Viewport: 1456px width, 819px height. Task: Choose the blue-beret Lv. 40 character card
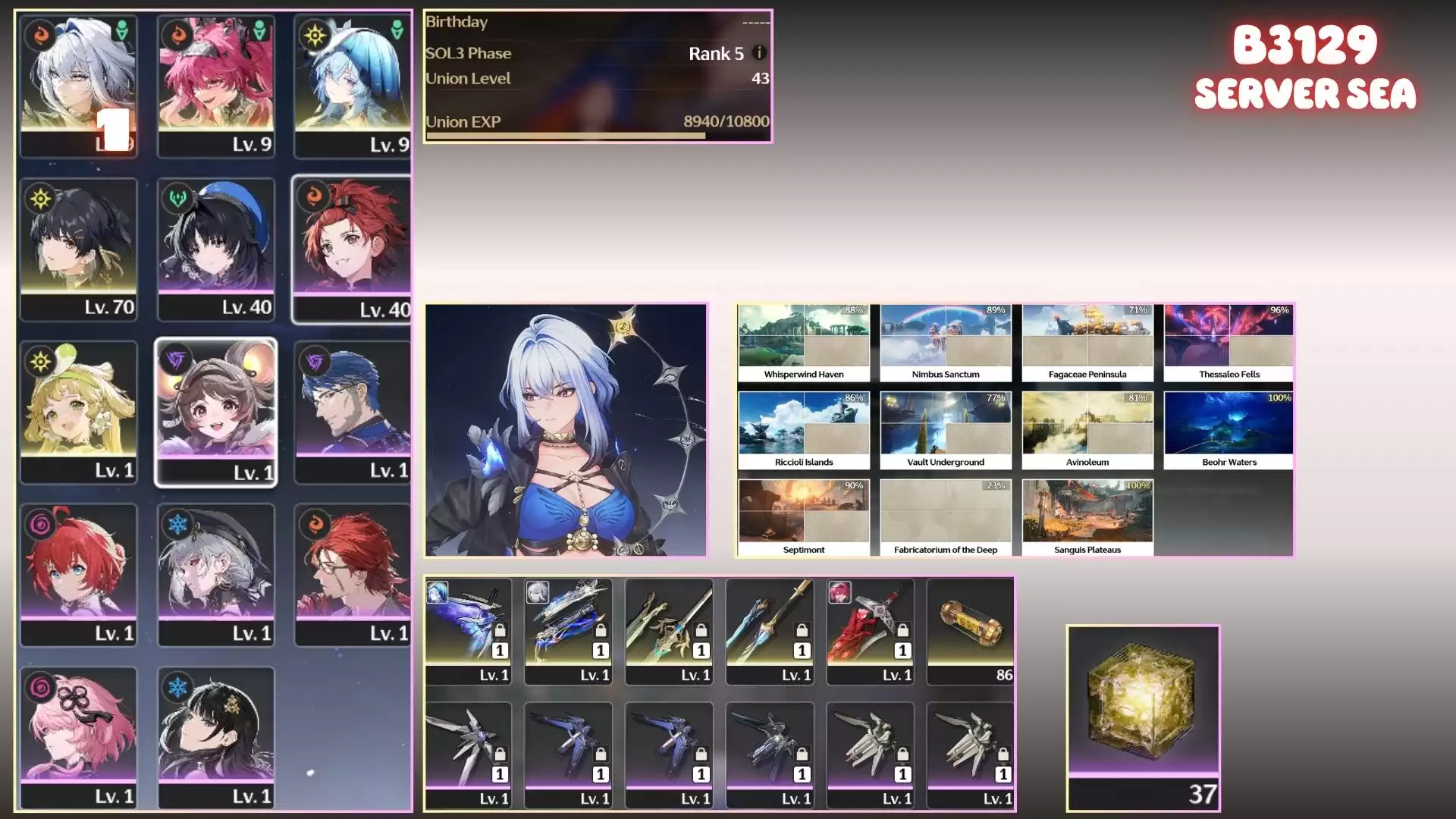[x=216, y=249]
